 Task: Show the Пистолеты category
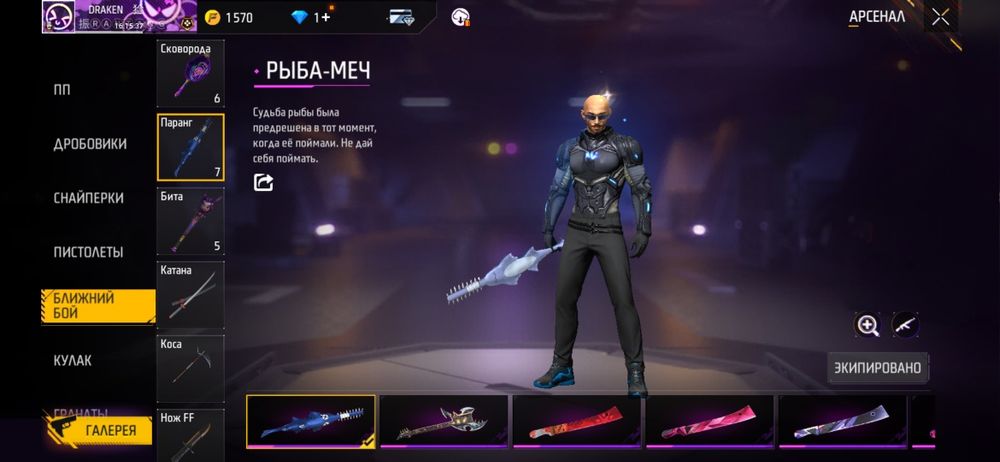88,252
